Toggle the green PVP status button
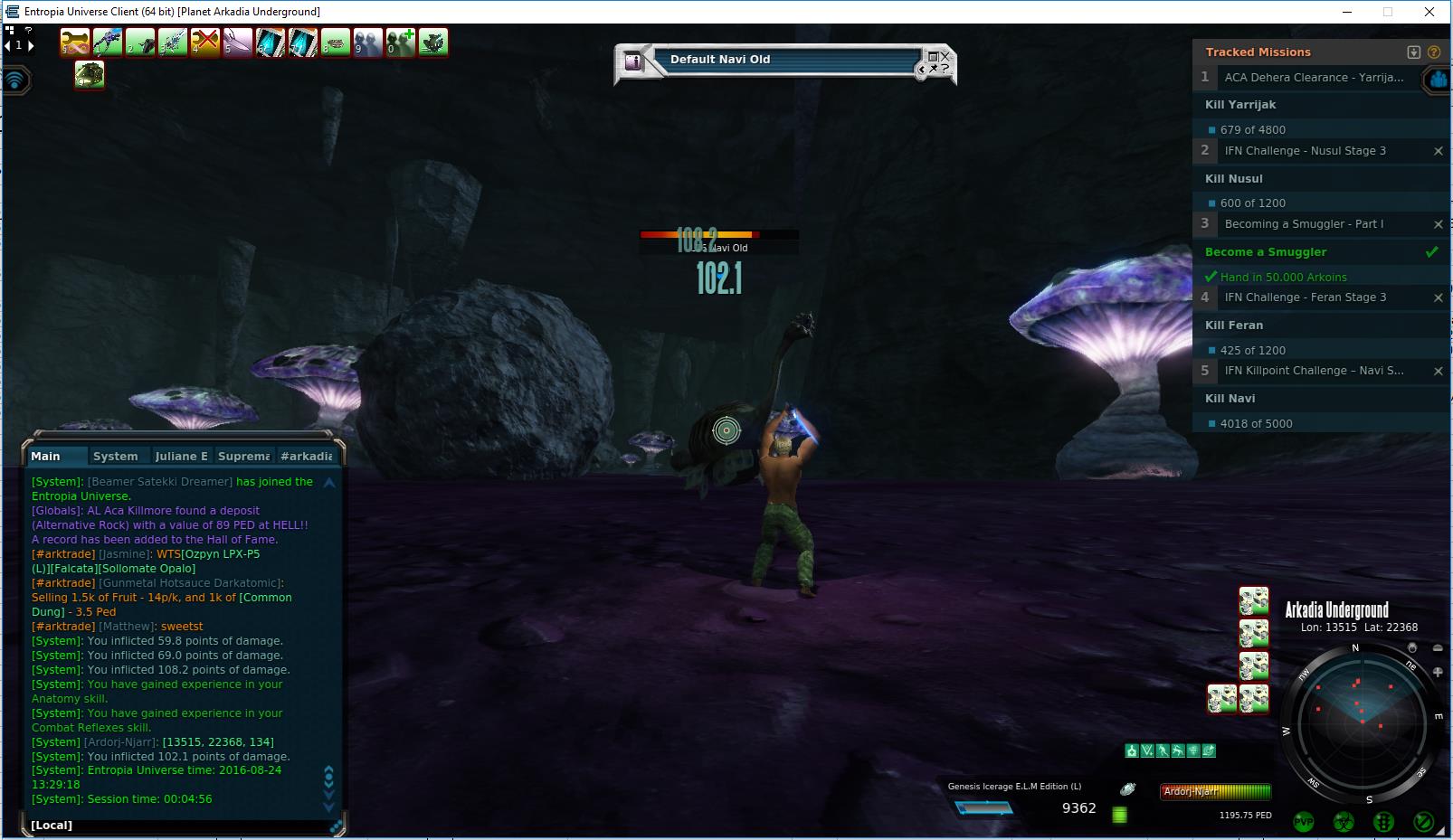The height and width of the screenshot is (840, 1453). pos(1304,821)
